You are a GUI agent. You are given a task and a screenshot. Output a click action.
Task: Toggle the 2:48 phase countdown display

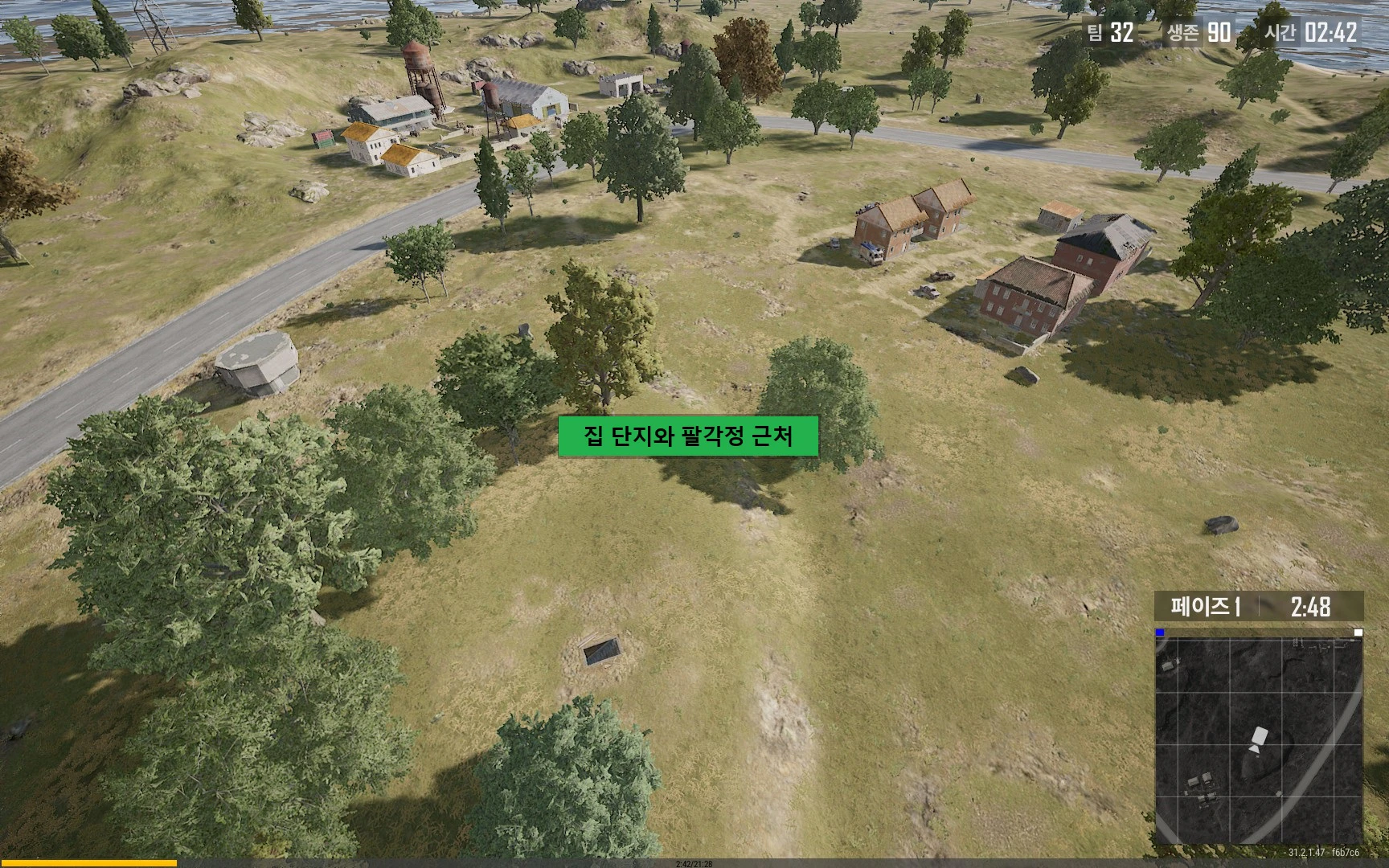coord(1311,606)
